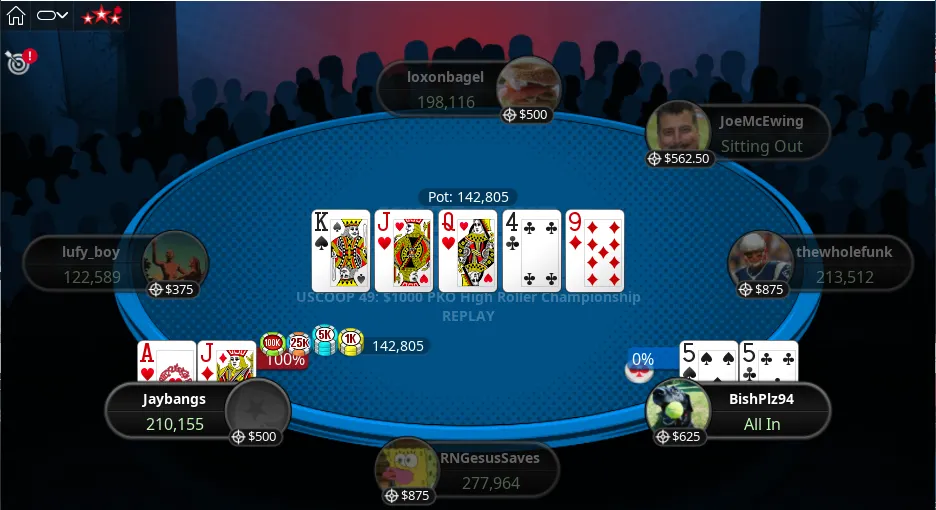The width and height of the screenshot is (936, 510).
Task: Open the three-star rewards icon
Action: [x=101, y=15]
